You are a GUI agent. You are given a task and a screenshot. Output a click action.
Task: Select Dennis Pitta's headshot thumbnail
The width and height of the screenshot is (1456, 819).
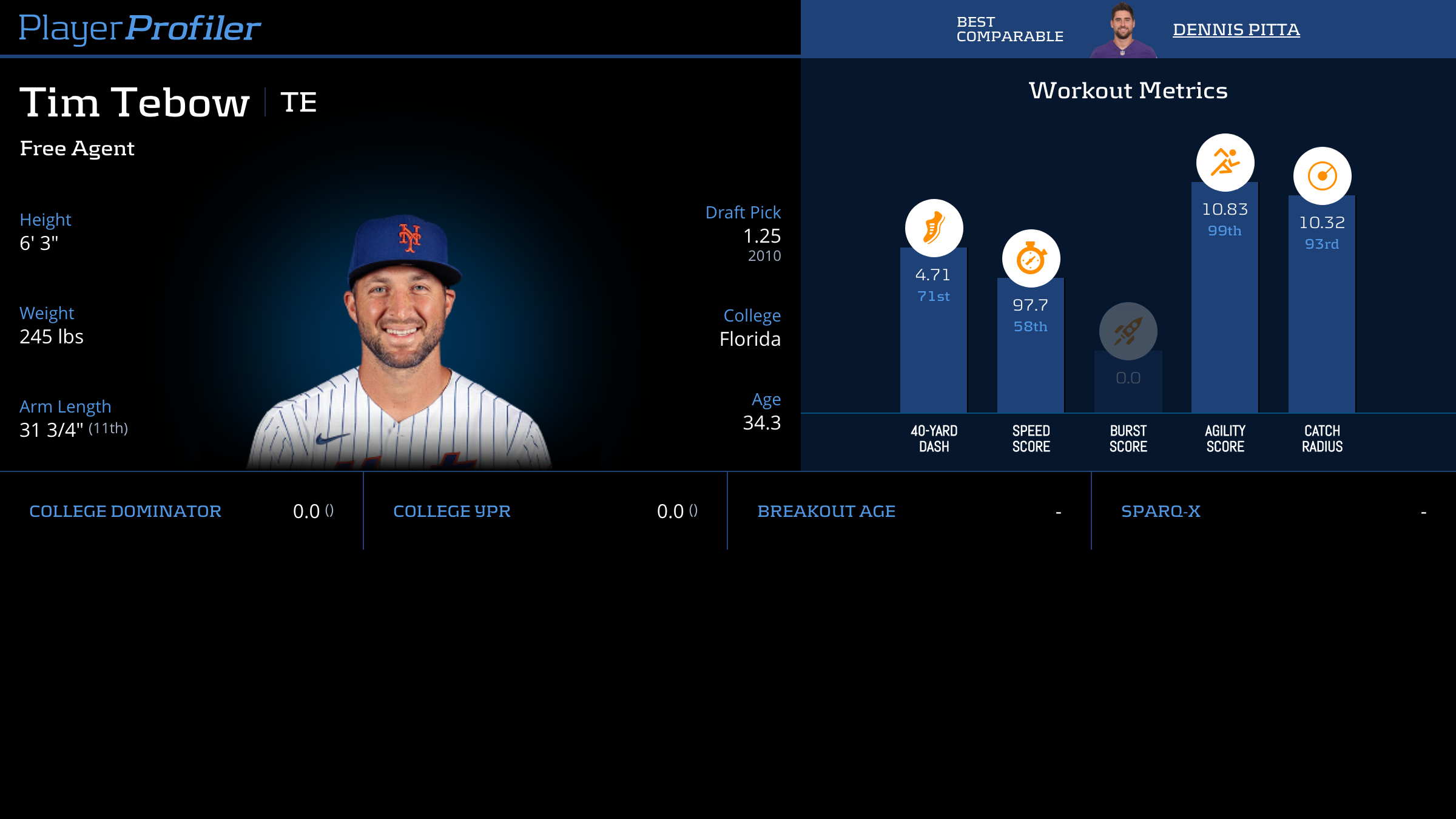click(x=1123, y=30)
